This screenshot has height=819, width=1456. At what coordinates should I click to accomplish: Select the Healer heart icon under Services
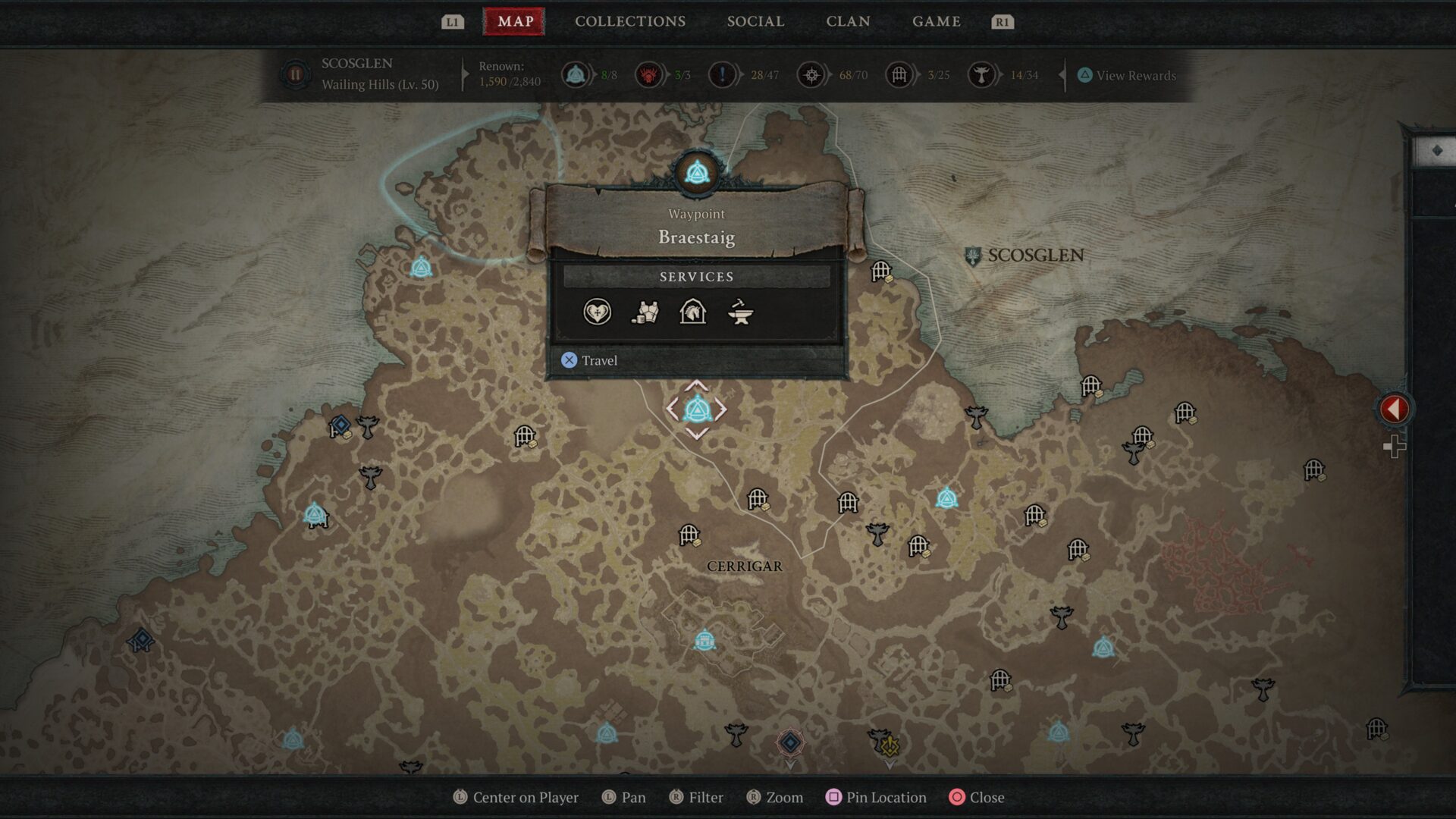597,312
